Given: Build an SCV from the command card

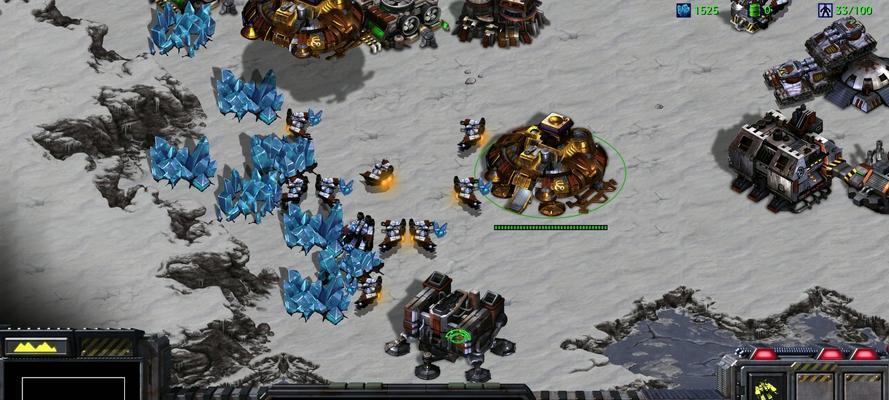Looking at the screenshot, I should pyautogui.click(x=765, y=387).
